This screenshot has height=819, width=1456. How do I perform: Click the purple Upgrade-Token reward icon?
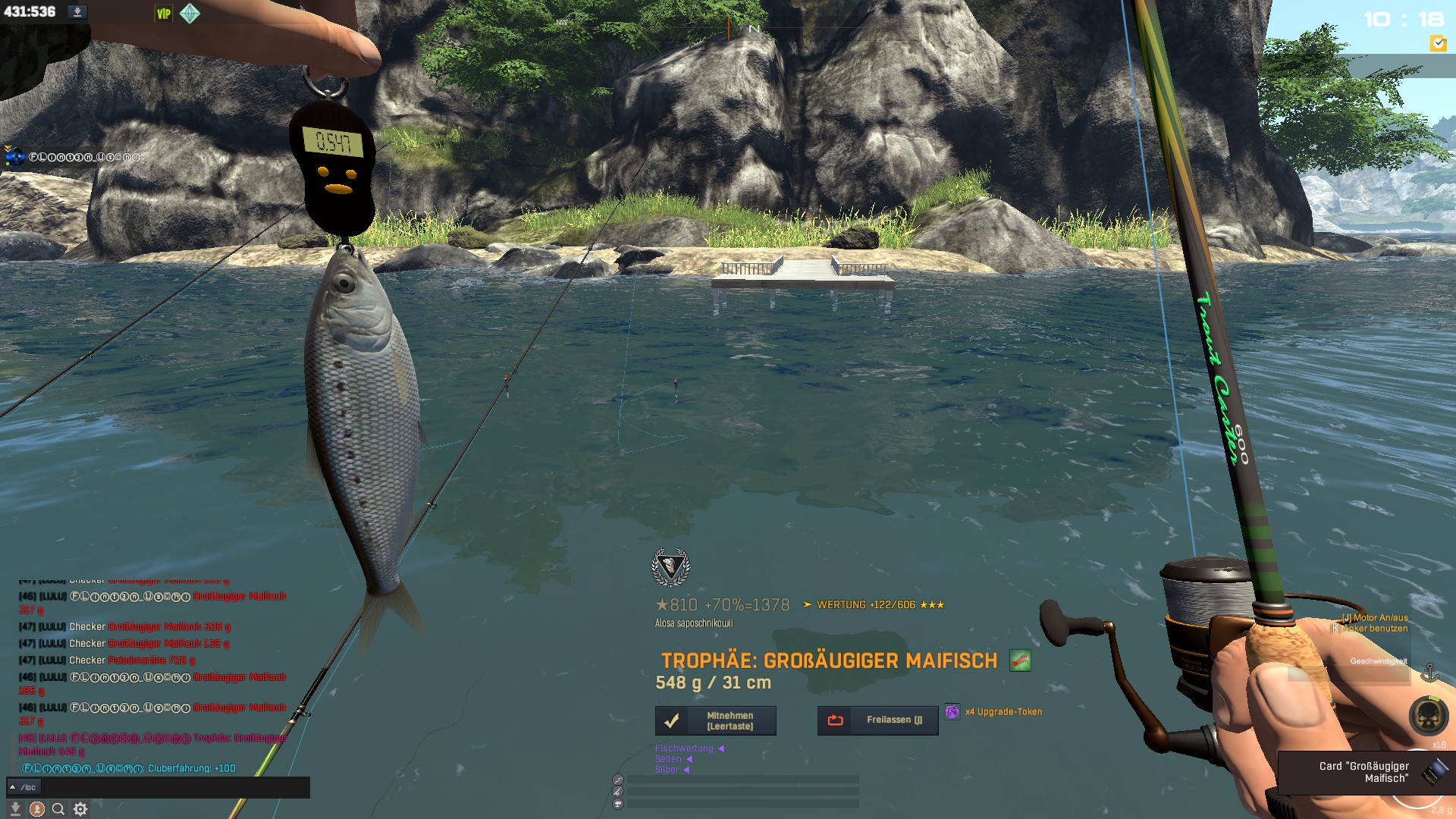click(952, 711)
